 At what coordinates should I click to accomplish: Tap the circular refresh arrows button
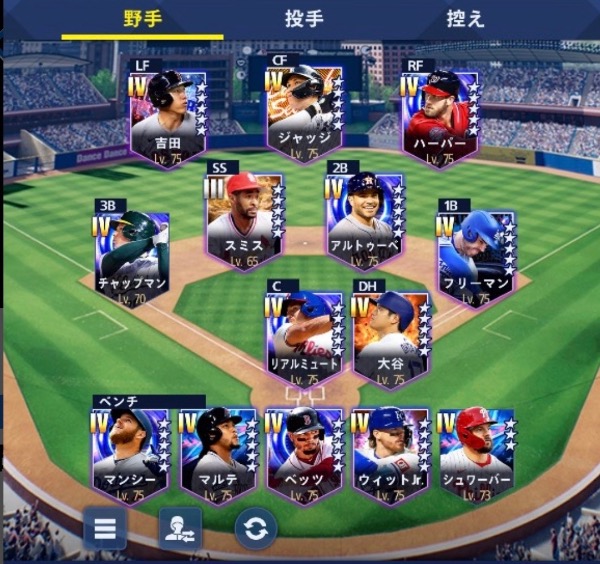coord(256,528)
